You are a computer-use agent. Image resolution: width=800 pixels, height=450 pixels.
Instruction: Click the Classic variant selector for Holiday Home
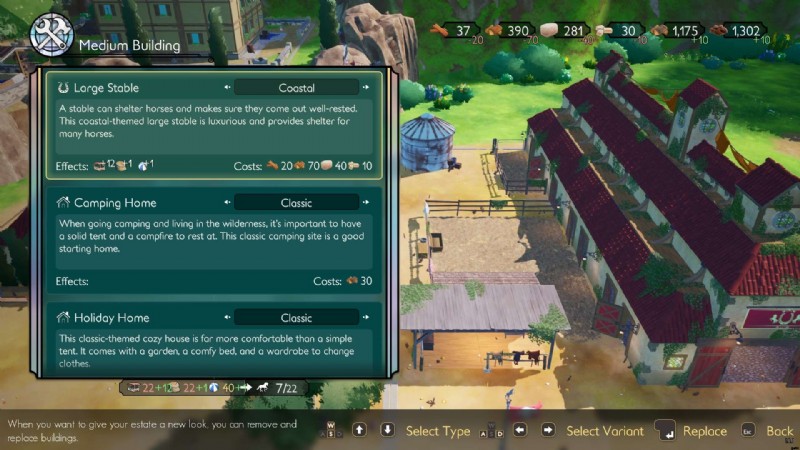pyautogui.click(x=297, y=318)
